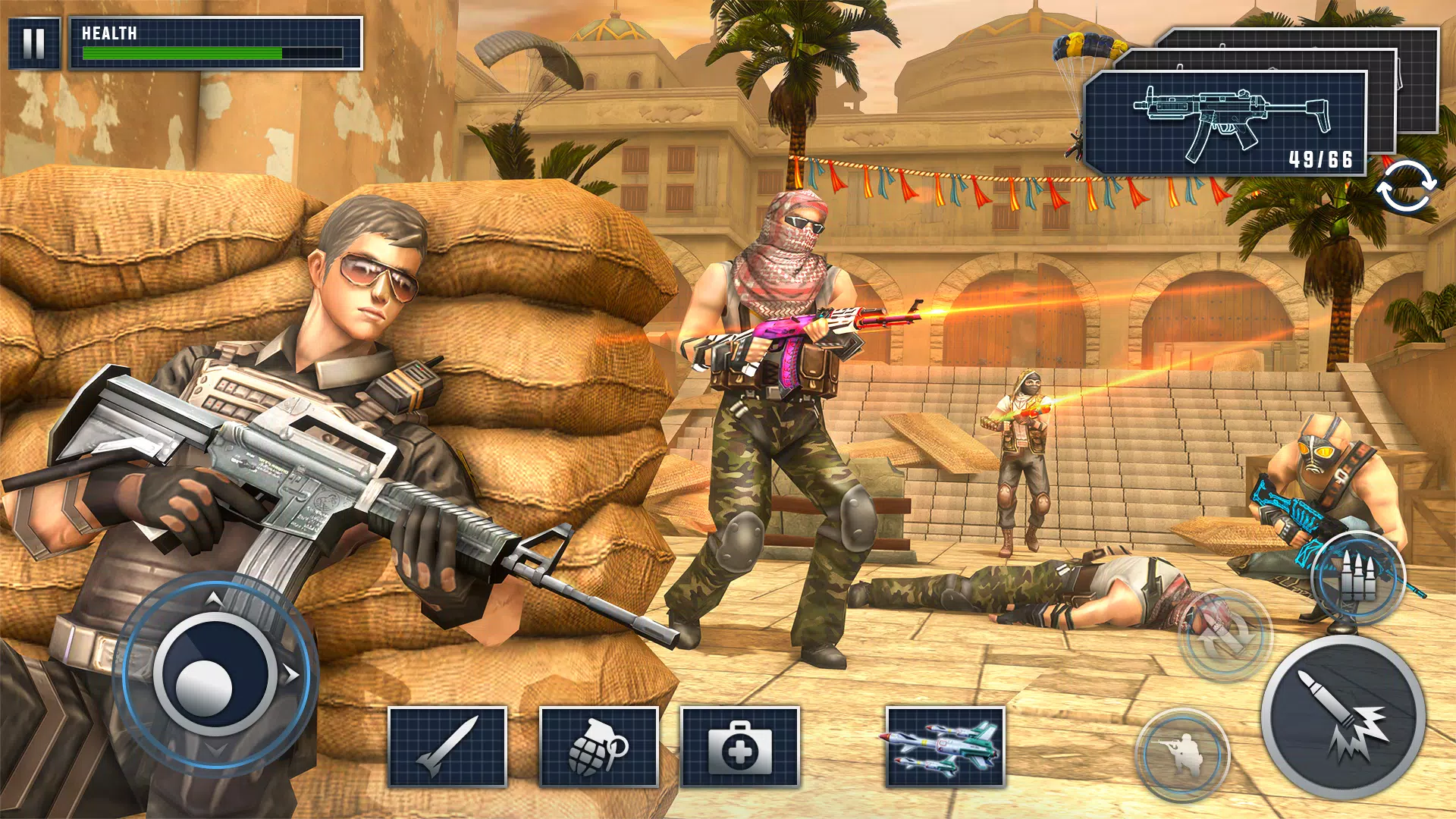The height and width of the screenshot is (819, 1456).
Task: Click the three bullets ammo button
Action: pyautogui.click(x=1358, y=578)
